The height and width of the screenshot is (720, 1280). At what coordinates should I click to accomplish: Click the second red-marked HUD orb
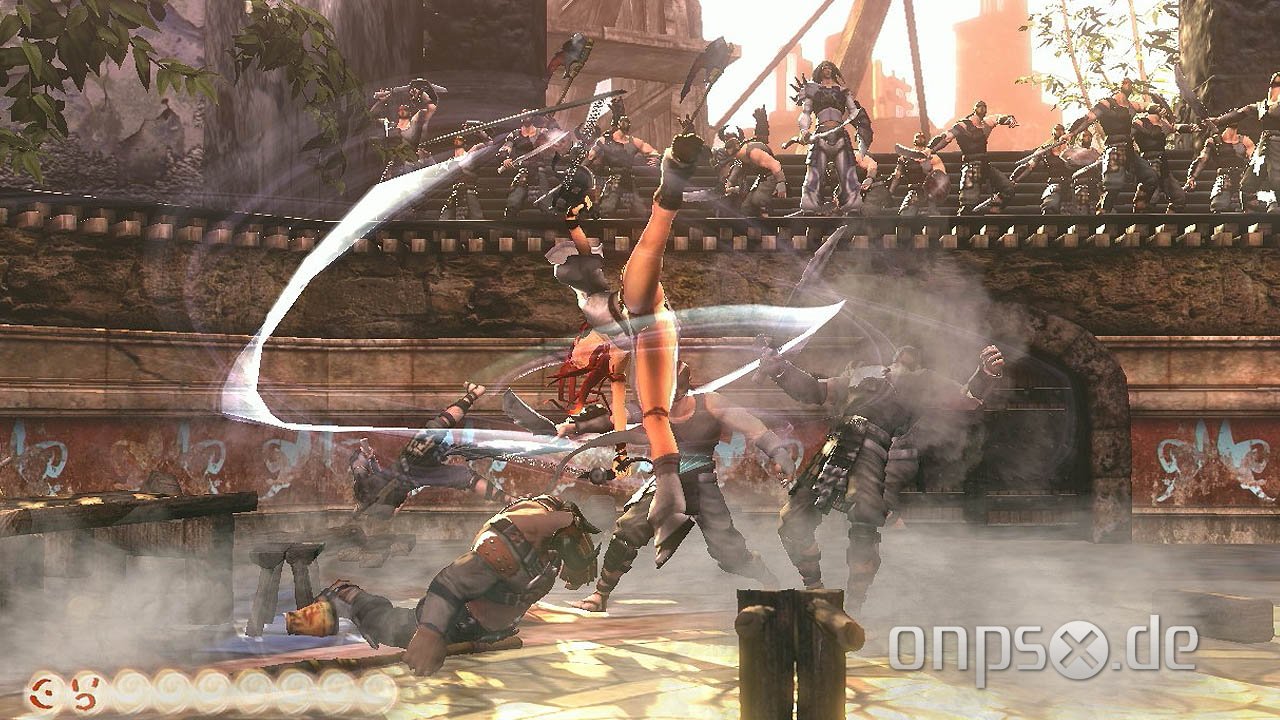[x=85, y=690]
